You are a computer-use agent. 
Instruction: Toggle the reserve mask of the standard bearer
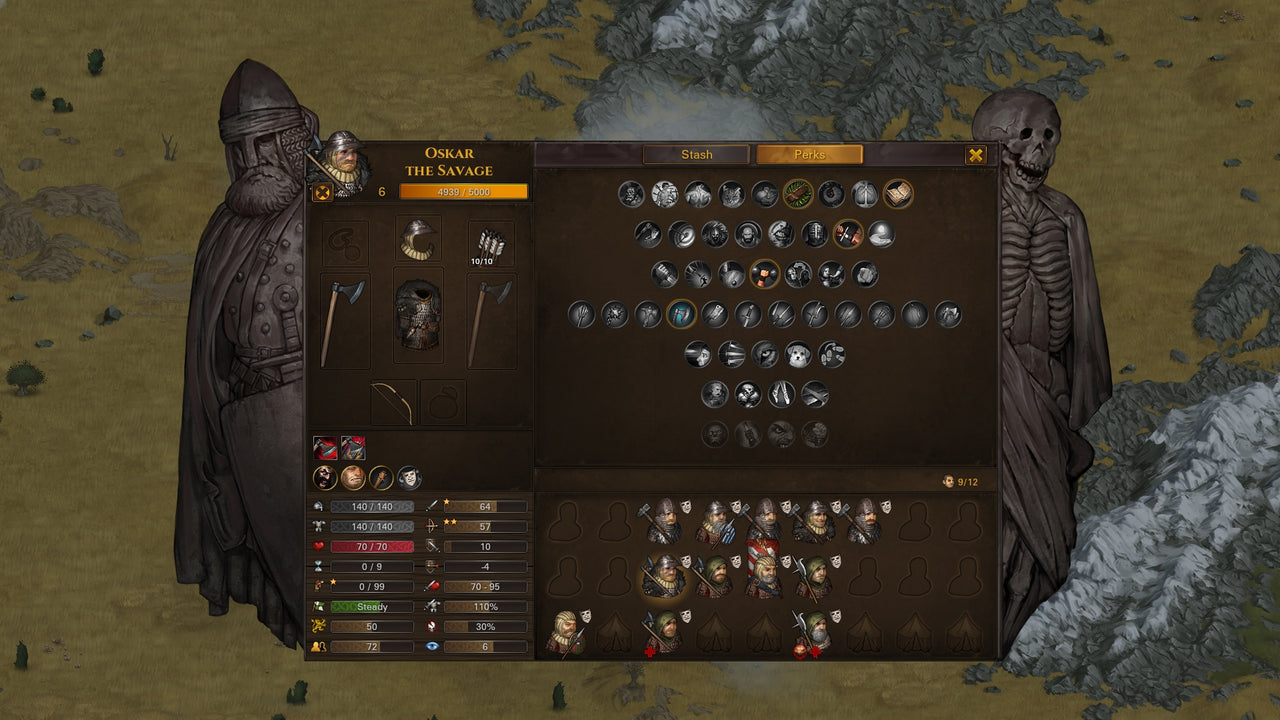(x=787, y=561)
